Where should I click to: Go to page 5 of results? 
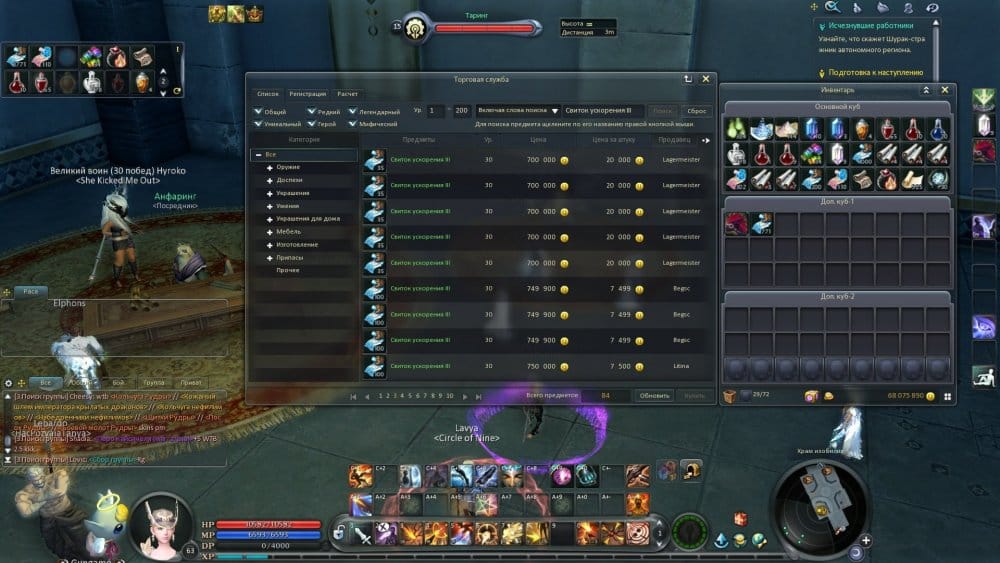click(410, 396)
